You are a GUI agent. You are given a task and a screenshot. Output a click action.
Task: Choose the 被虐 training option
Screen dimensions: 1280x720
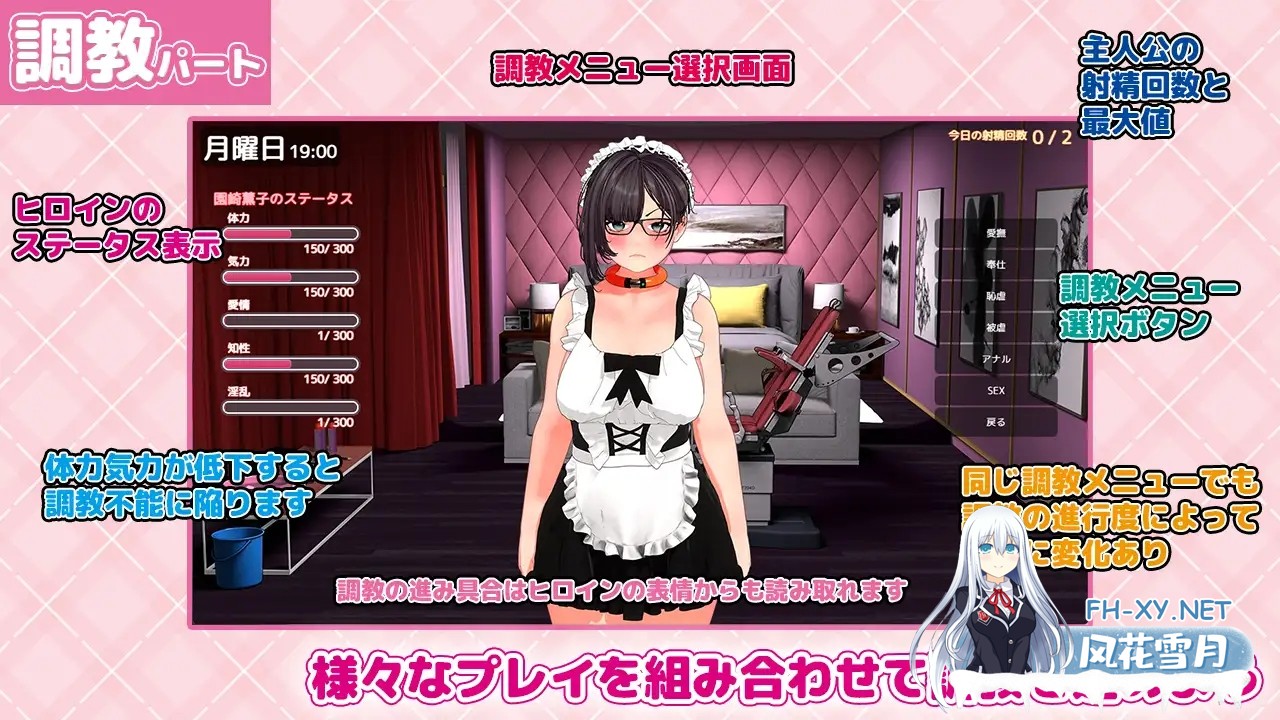coord(995,327)
